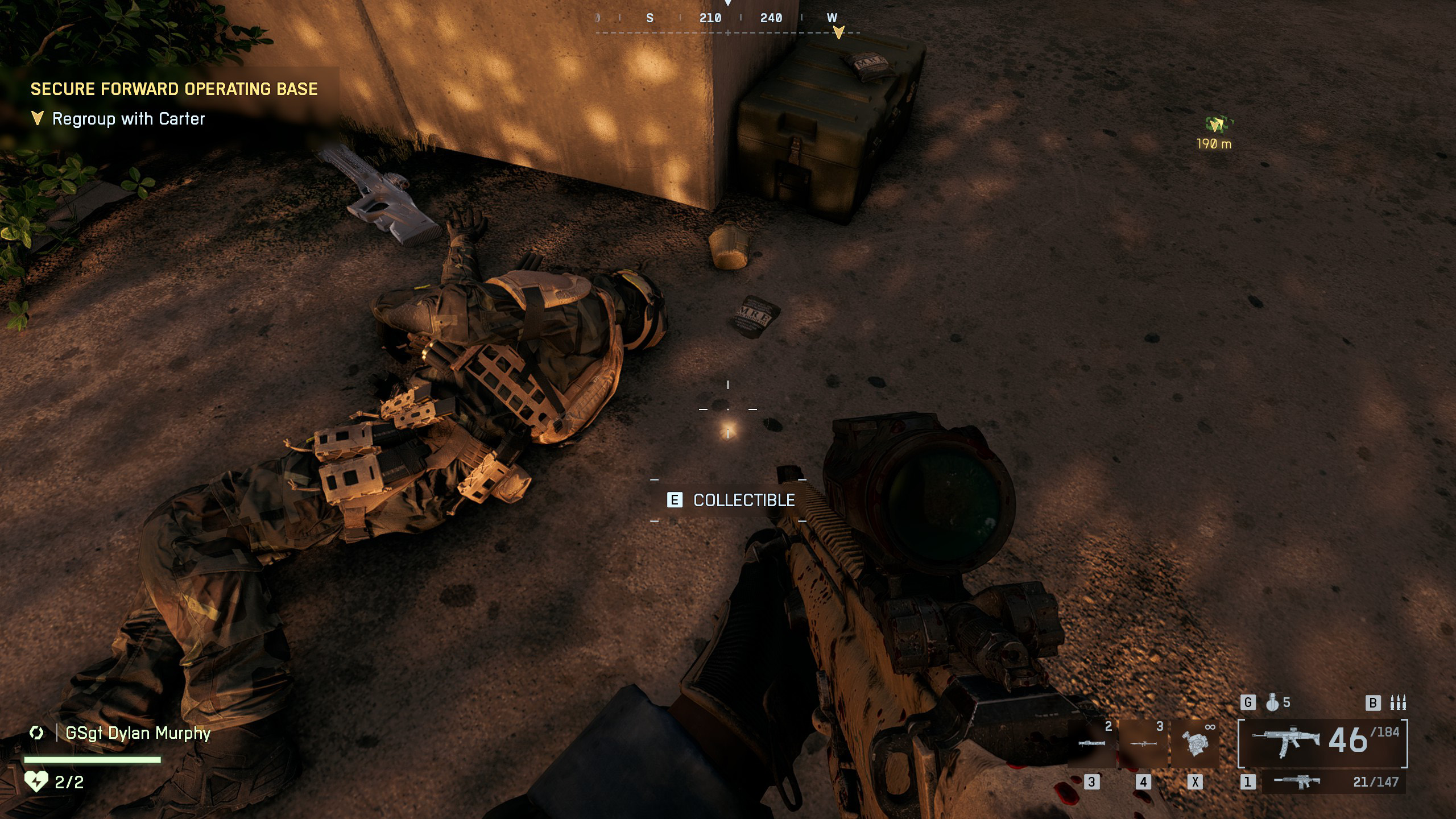Click the squad icon beside GSgt Dylan Murphy
Image resolution: width=1456 pixels, height=819 pixels.
[37, 733]
